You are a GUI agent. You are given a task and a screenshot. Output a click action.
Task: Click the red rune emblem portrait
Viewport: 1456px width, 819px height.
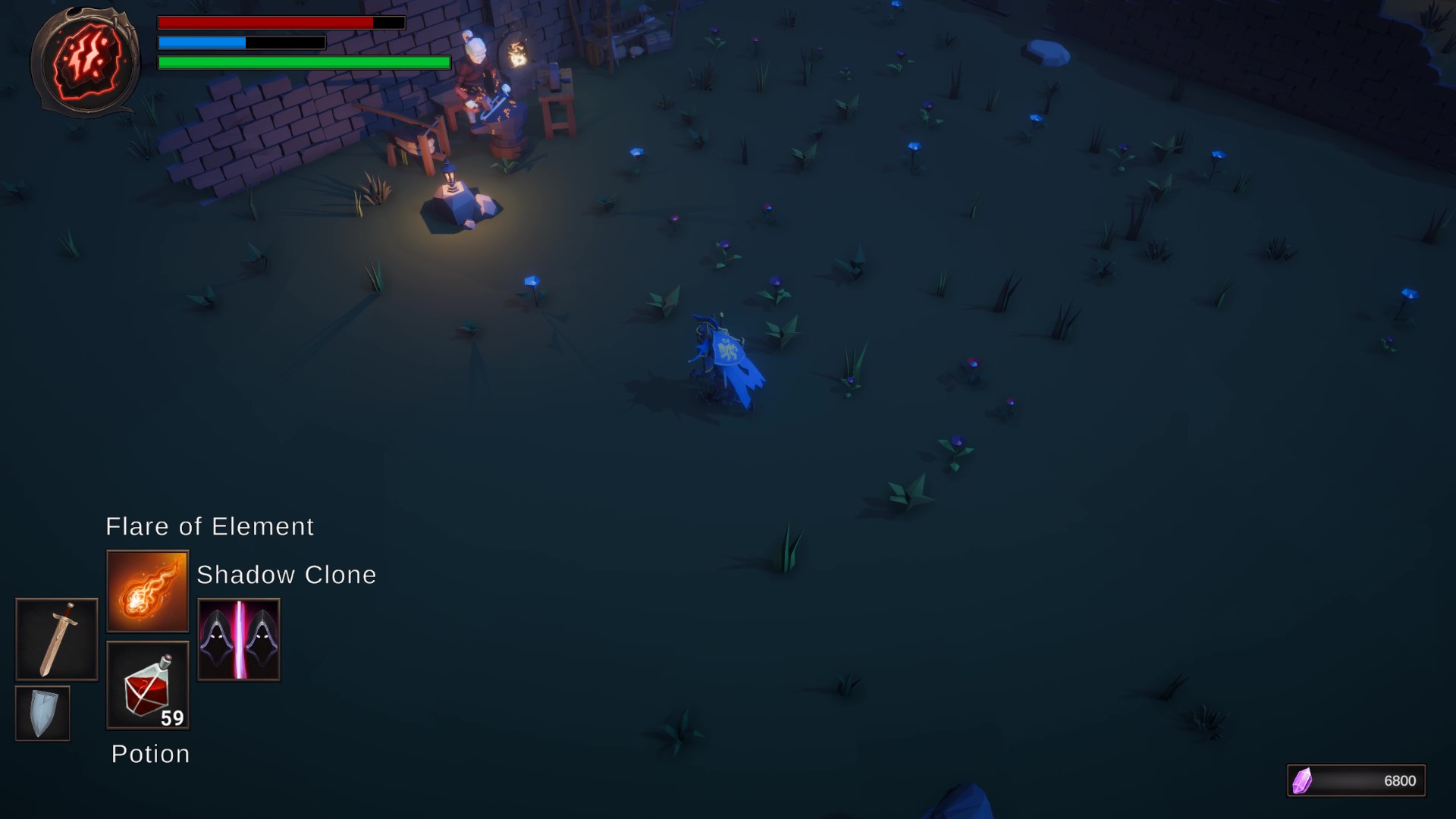pyautogui.click(x=85, y=61)
